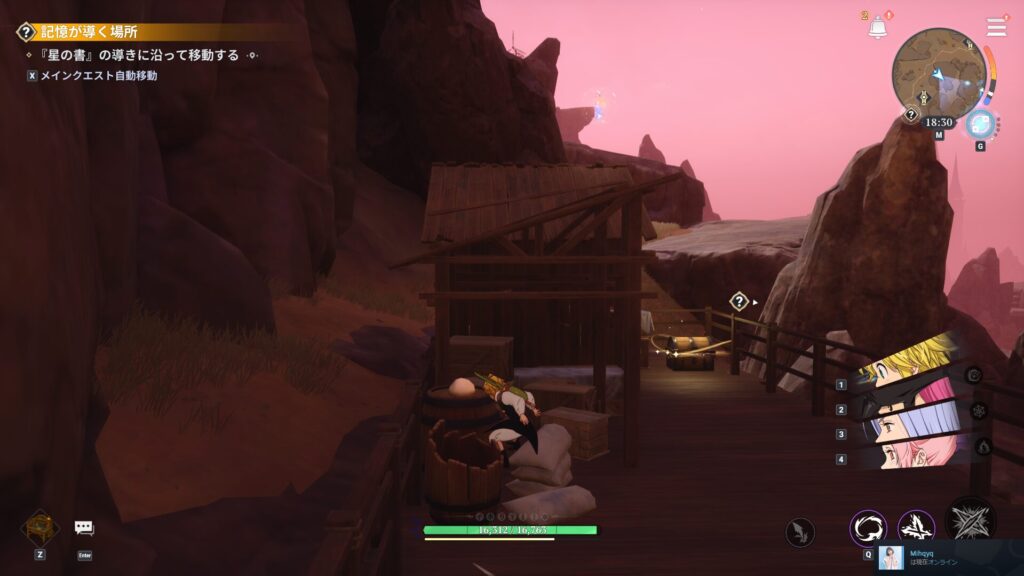Click the dimmed feather skill icon
Image resolution: width=1024 pixels, height=576 pixels.
(x=800, y=532)
